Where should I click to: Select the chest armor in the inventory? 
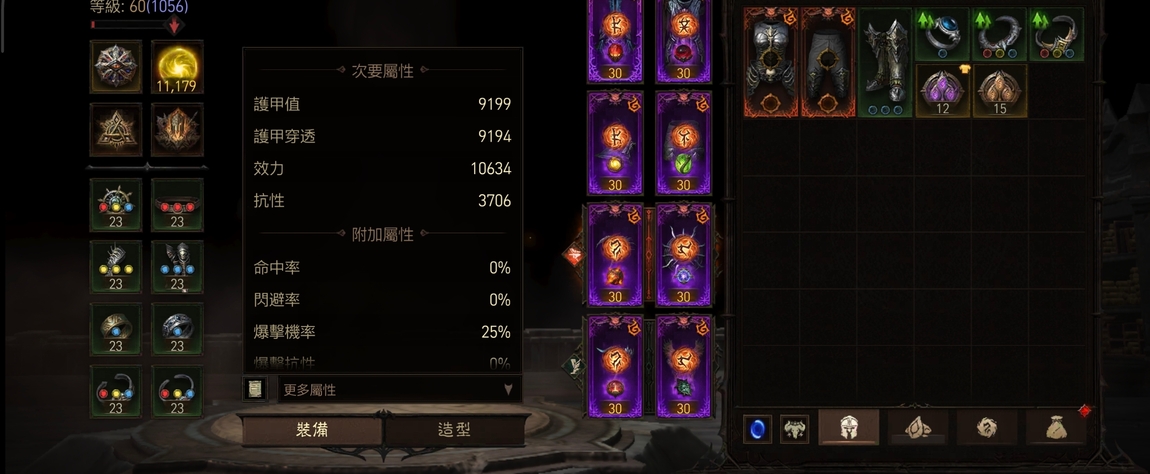pos(771,63)
